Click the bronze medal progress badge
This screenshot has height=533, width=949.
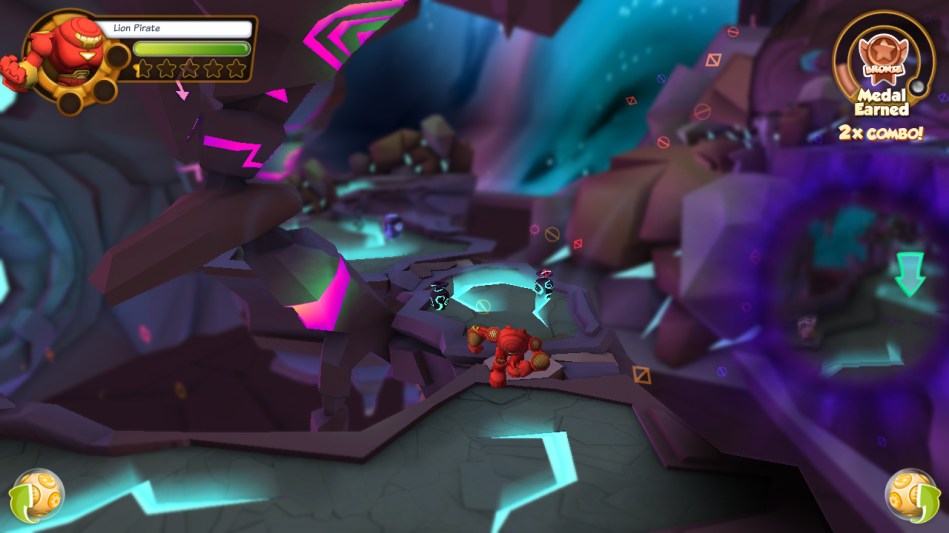coord(882,56)
